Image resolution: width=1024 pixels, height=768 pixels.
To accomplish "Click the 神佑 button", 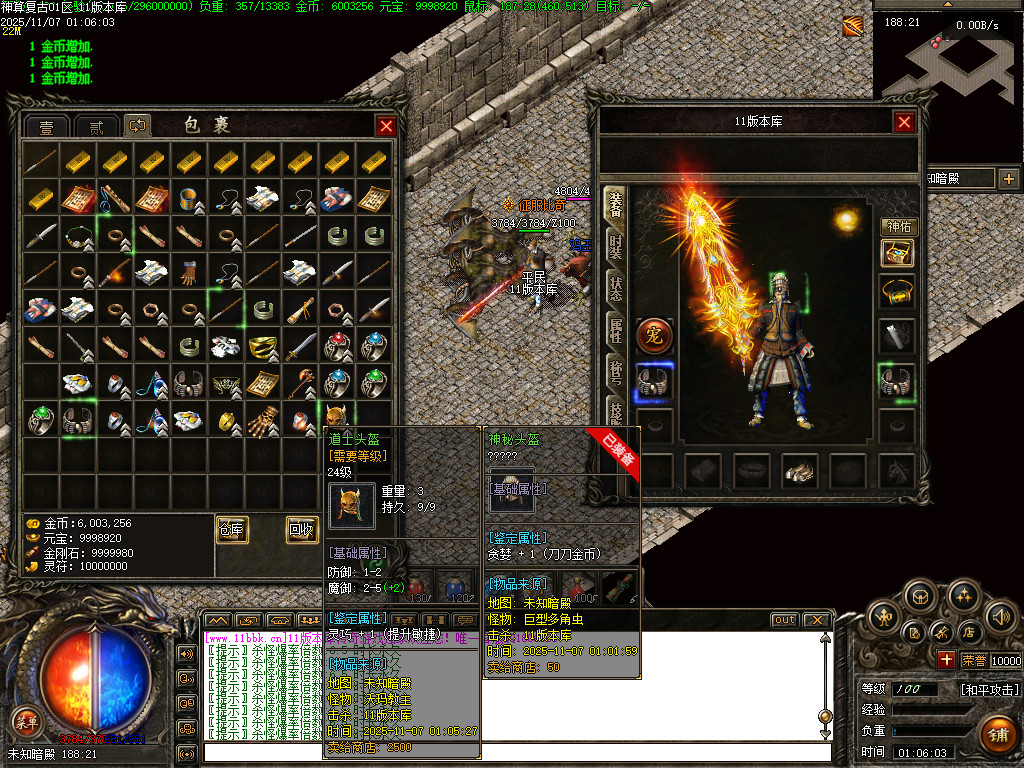I will 898,227.
